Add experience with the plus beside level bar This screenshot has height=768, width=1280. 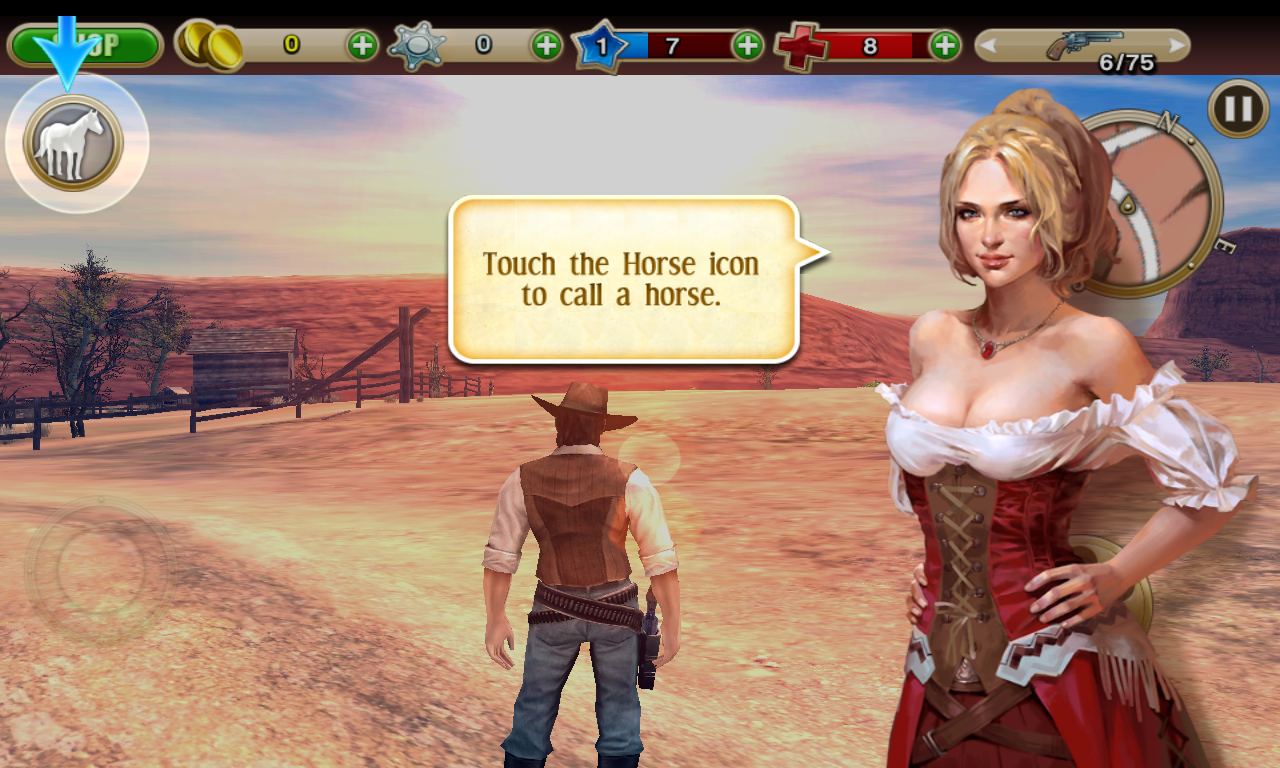(747, 45)
